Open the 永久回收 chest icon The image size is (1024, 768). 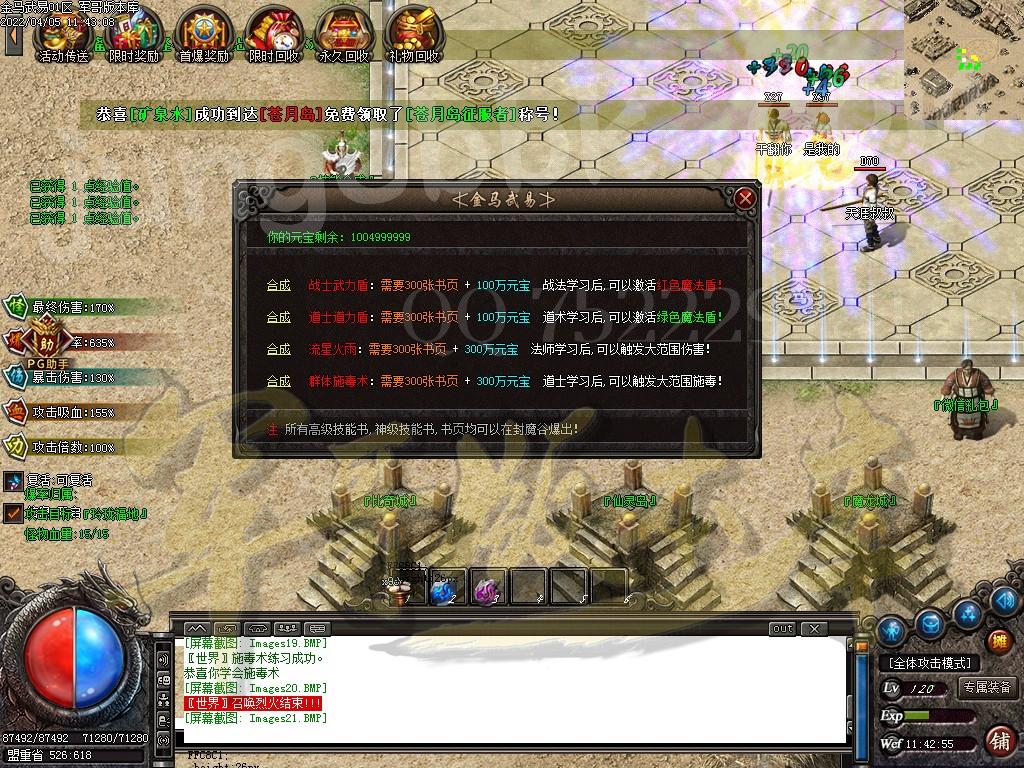[x=343, y=35]
